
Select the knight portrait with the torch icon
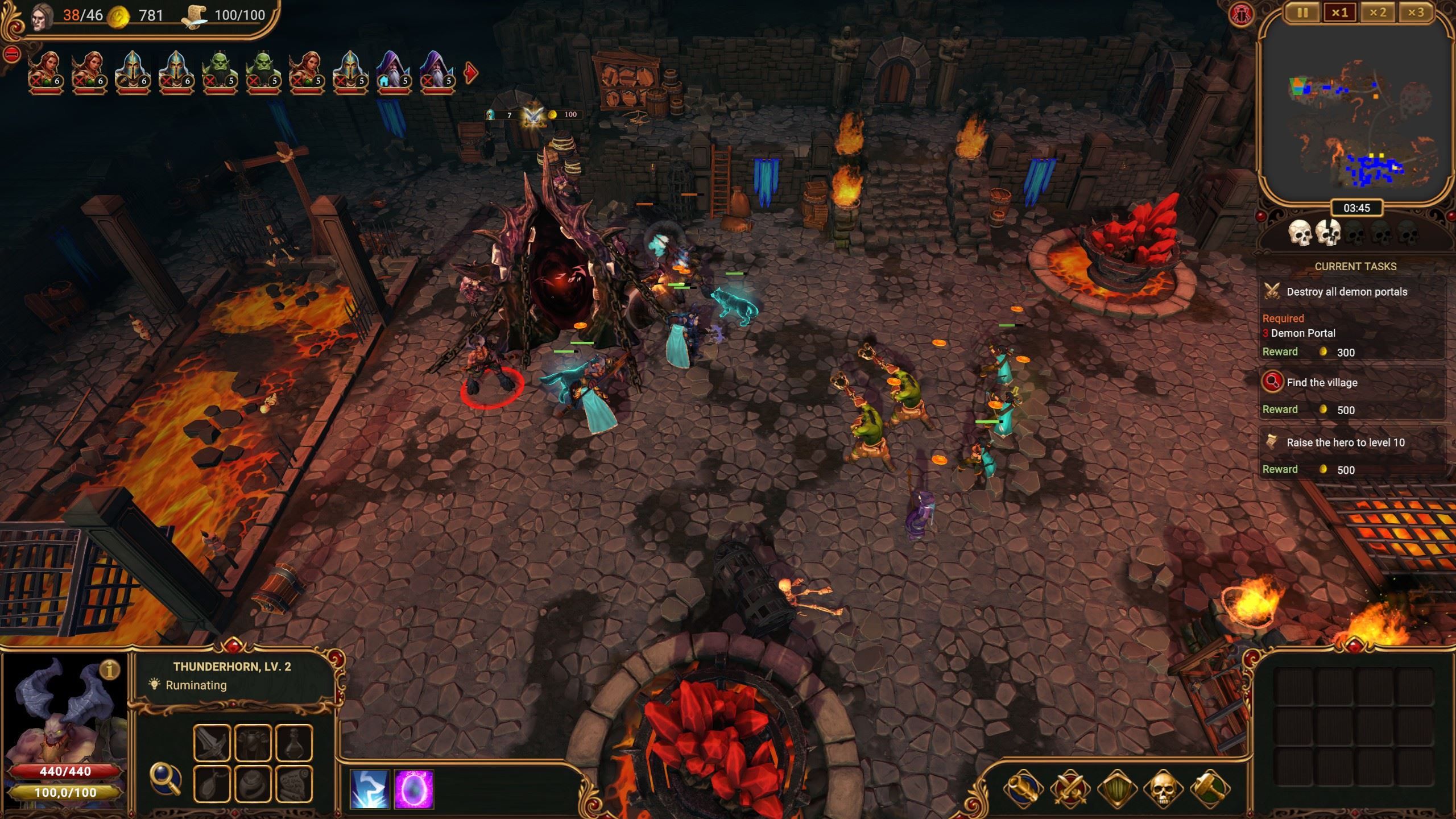pyautogui.click(x=133, y=72)
